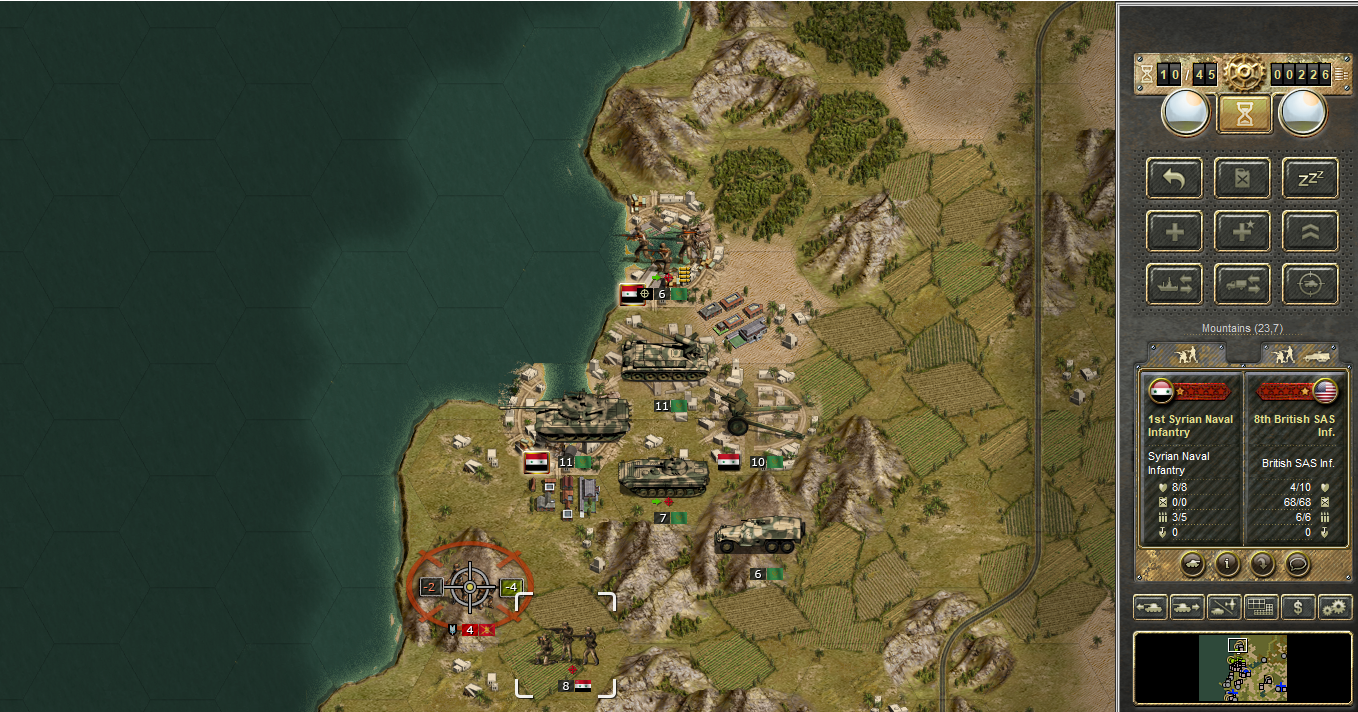Viewport: 1358px width, 712px height.
Task: End the turn with the hourglass button
Action: click(1244, 115)
